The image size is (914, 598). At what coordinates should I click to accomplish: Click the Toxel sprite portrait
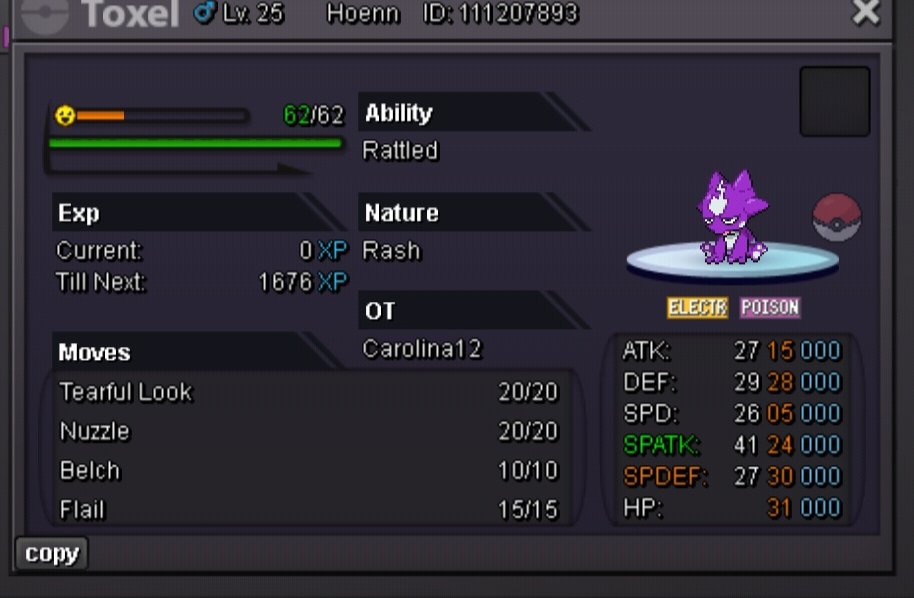[x=734, y=218]
